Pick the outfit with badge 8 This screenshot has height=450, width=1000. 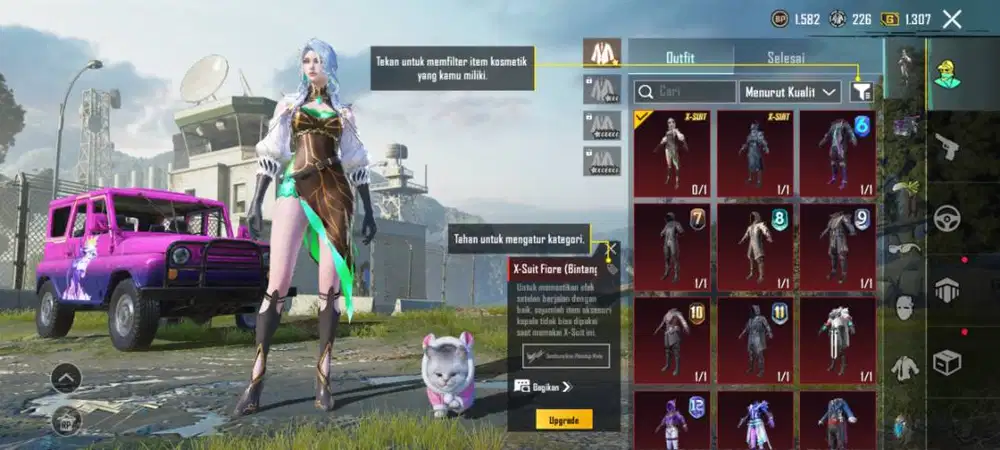click(755, 246)
